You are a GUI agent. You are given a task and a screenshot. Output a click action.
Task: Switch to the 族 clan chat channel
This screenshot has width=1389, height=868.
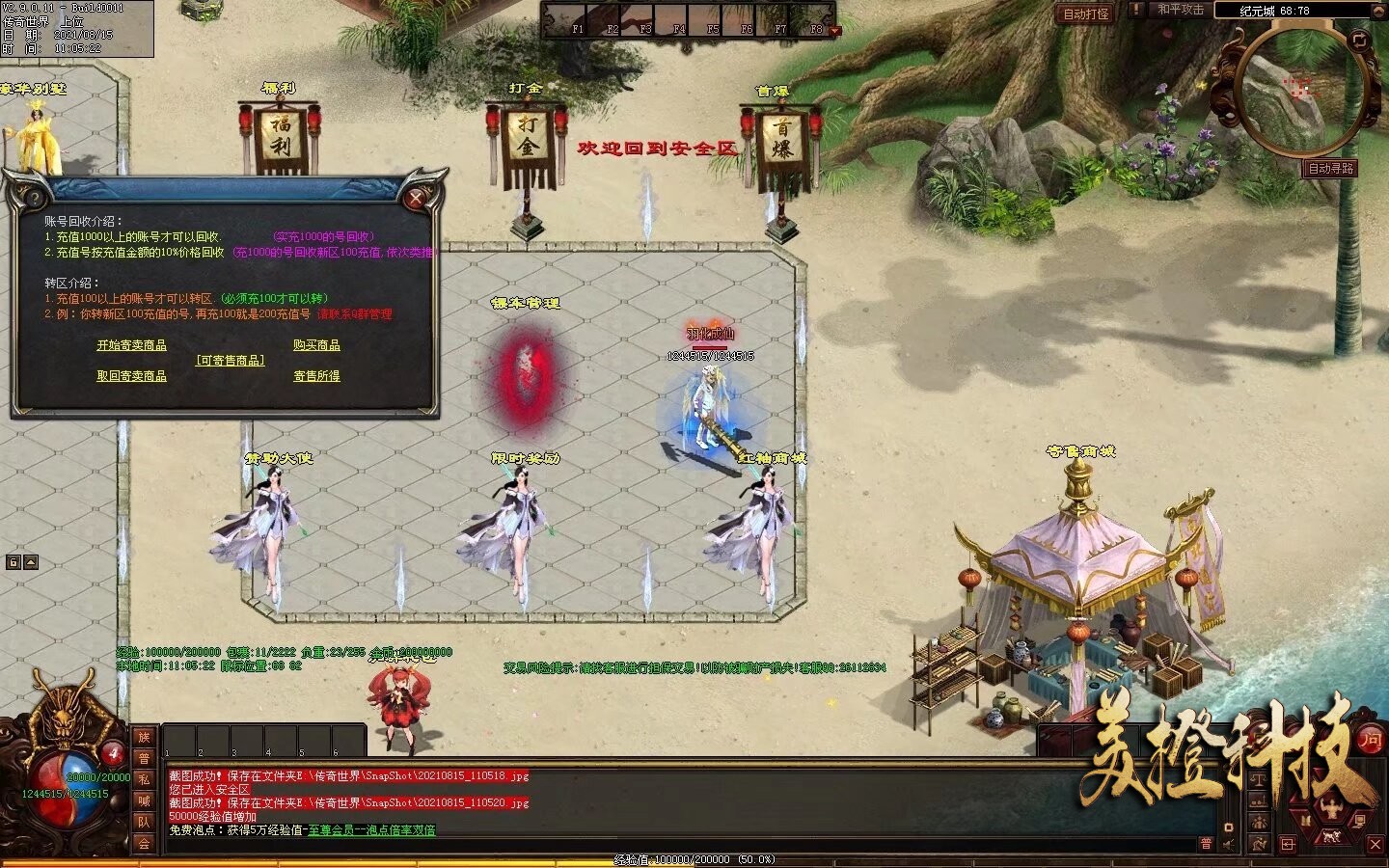tap(144, 738)
